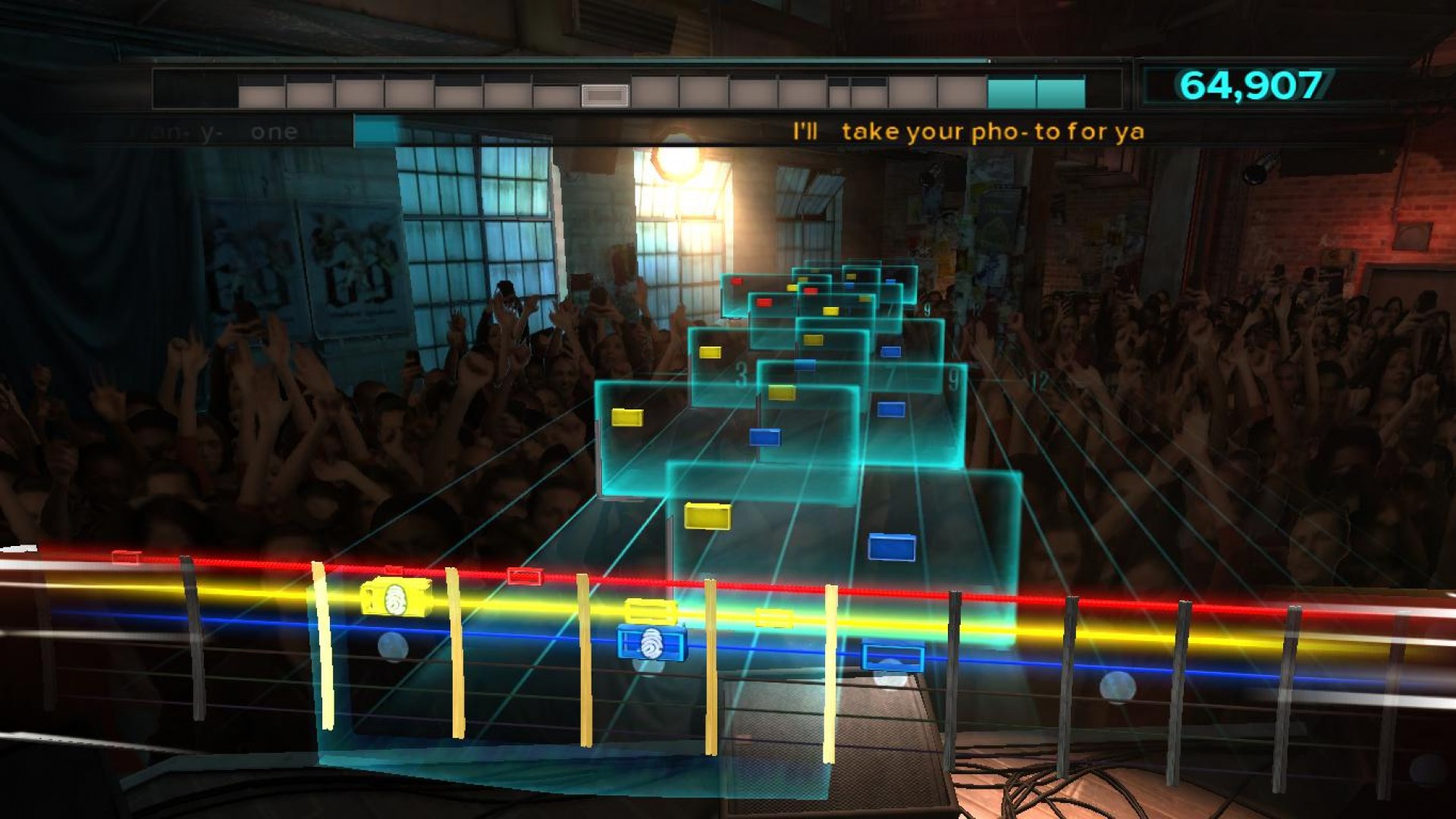Click the score display showing 64,907
This screenshot has height=819, width=1456.
click(1250, 86)
